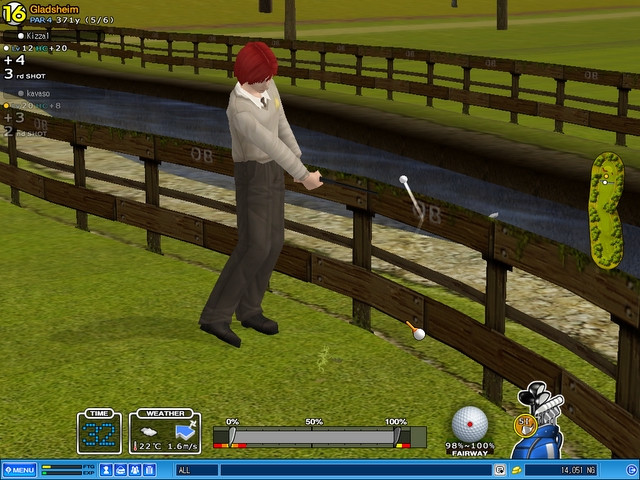The width and height of the screenshot is (640, 480).
Task: Show the course hole minimap
Action: coord(607,210)
